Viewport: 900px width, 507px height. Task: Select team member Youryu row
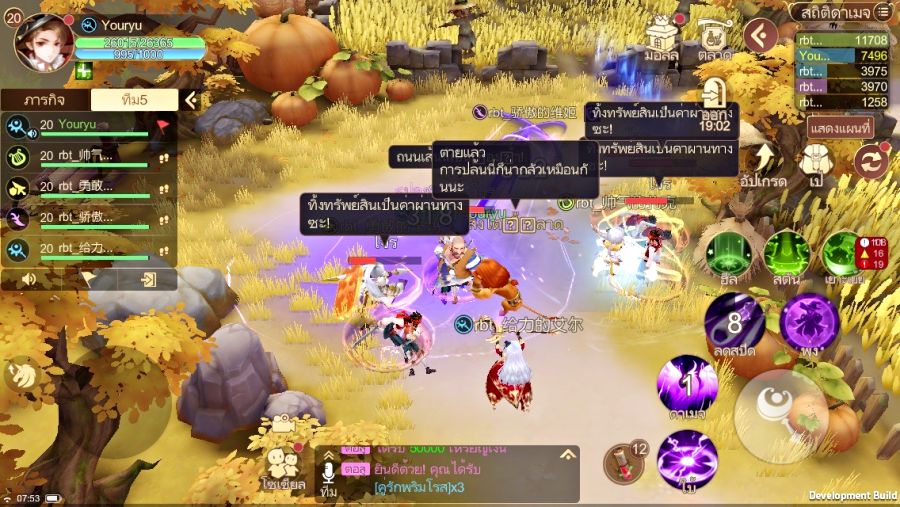click(88, 126)
